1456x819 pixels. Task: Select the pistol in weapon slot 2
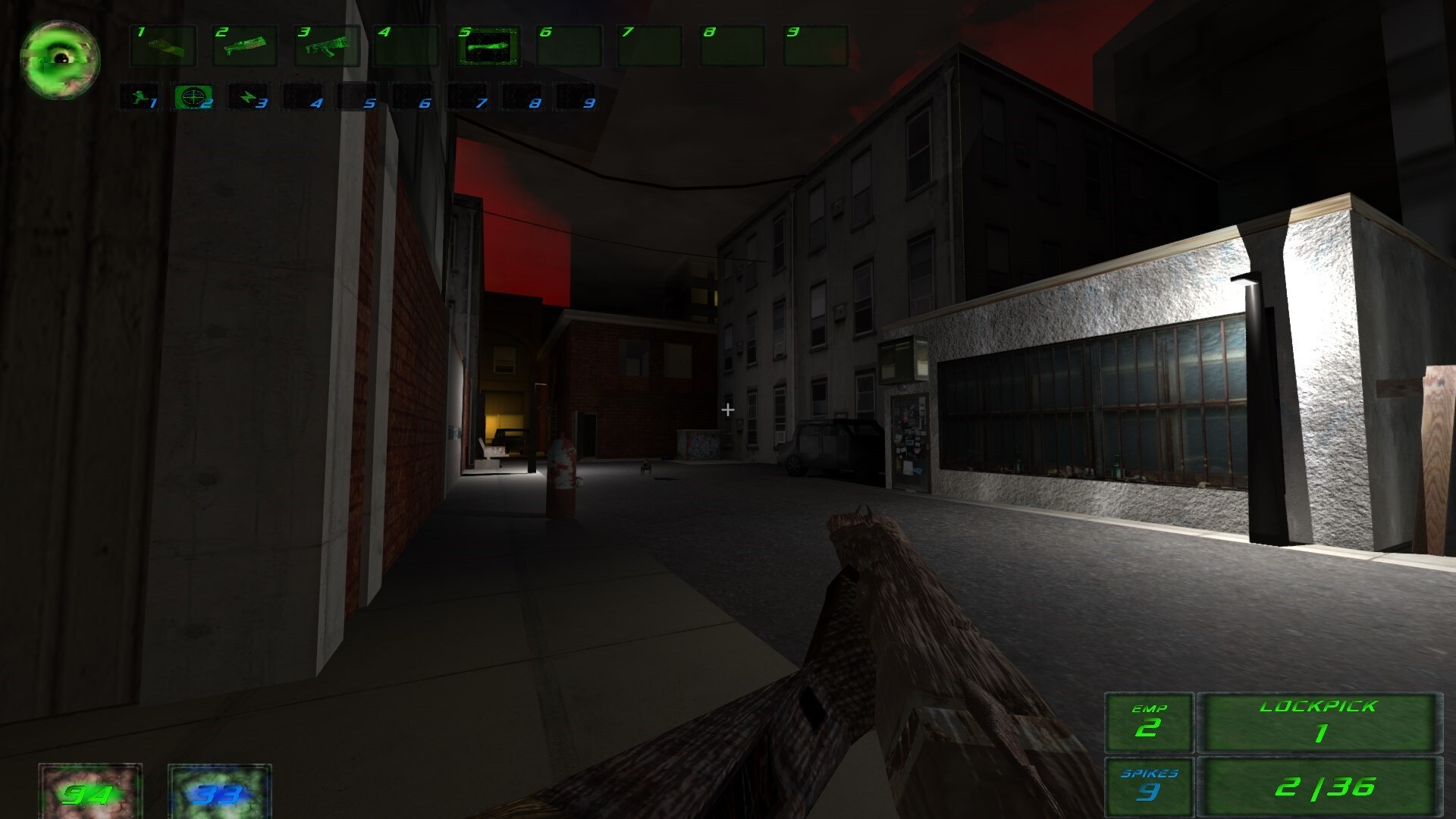(244, 47)
